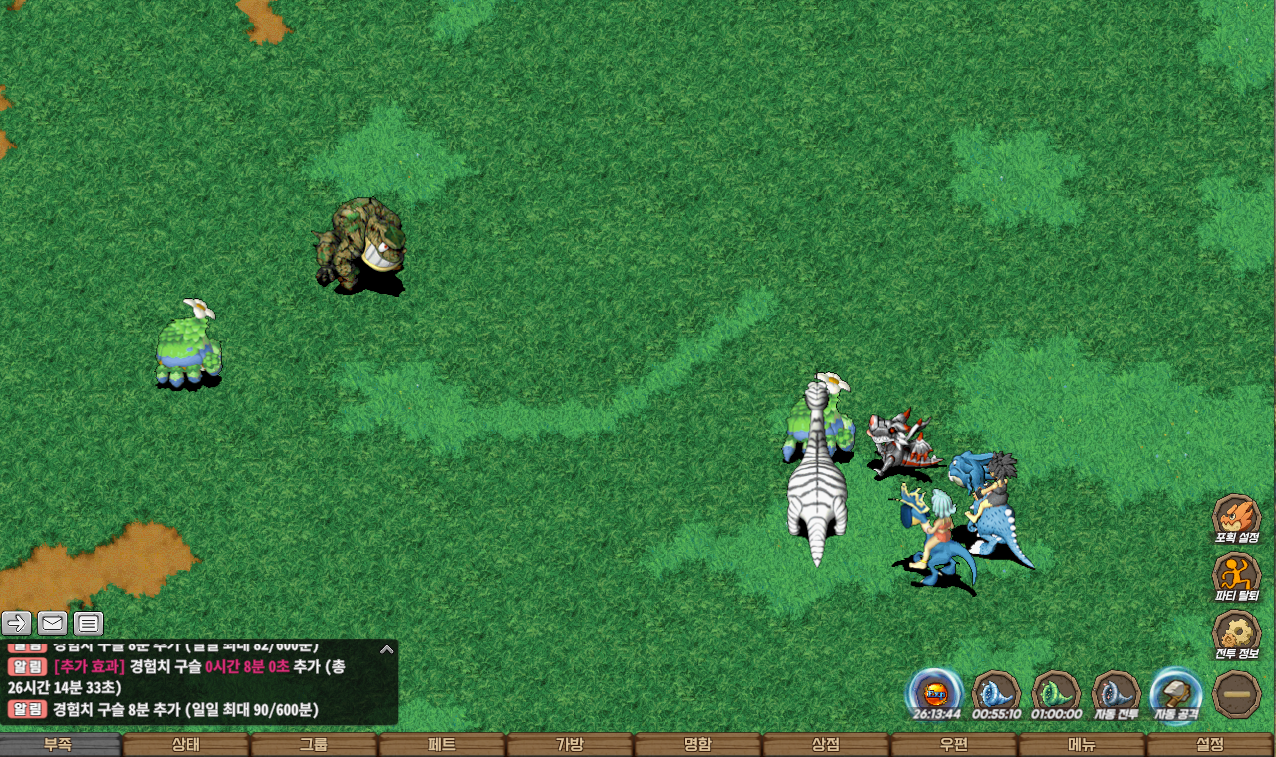Screen dimensions: 1276x757
Task: Open the 설정 (Settings) menu
Action: click(1210, 745)
